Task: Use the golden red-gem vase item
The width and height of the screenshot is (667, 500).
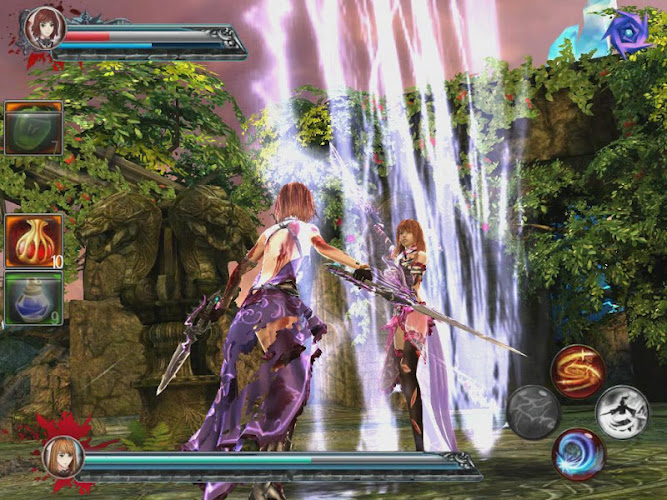Action: pos(34,241)
